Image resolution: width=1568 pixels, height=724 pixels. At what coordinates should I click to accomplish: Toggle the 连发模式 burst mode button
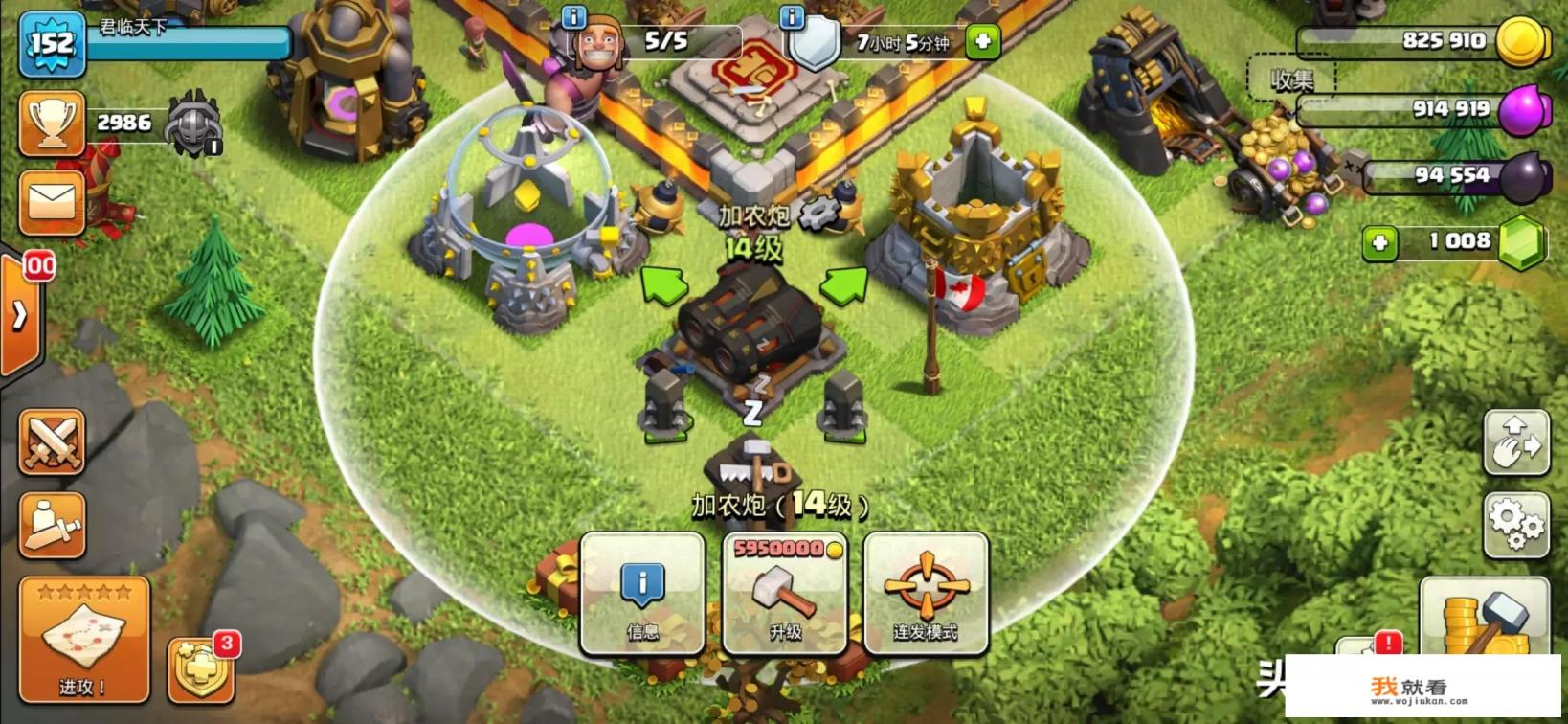(926, 594)
